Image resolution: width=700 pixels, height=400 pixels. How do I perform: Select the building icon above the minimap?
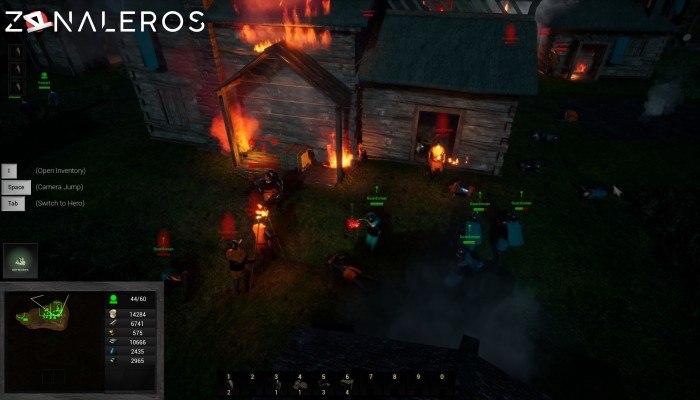(x=20, y=260)
